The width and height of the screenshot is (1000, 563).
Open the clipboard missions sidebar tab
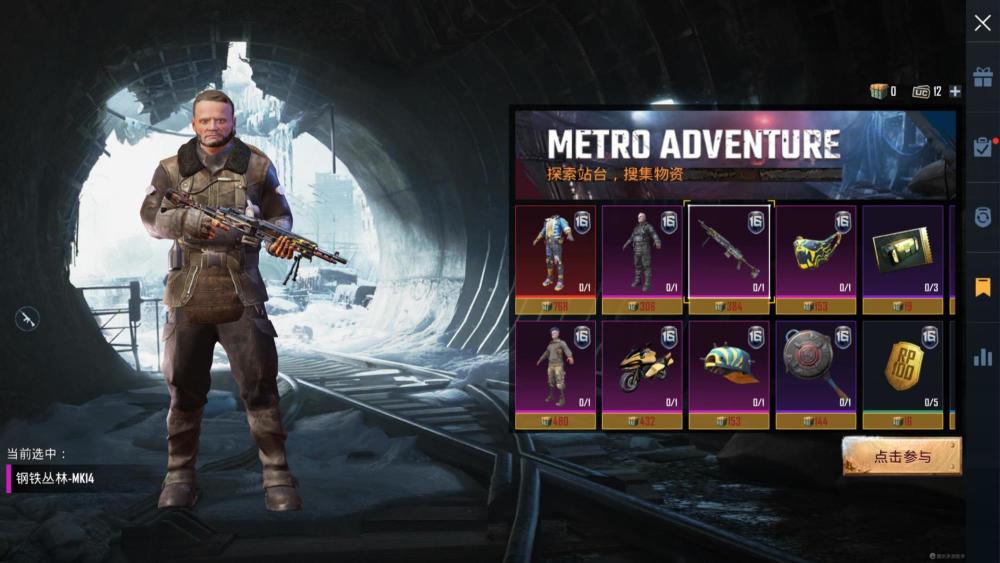pyautogui.click(x=982, y=146)
